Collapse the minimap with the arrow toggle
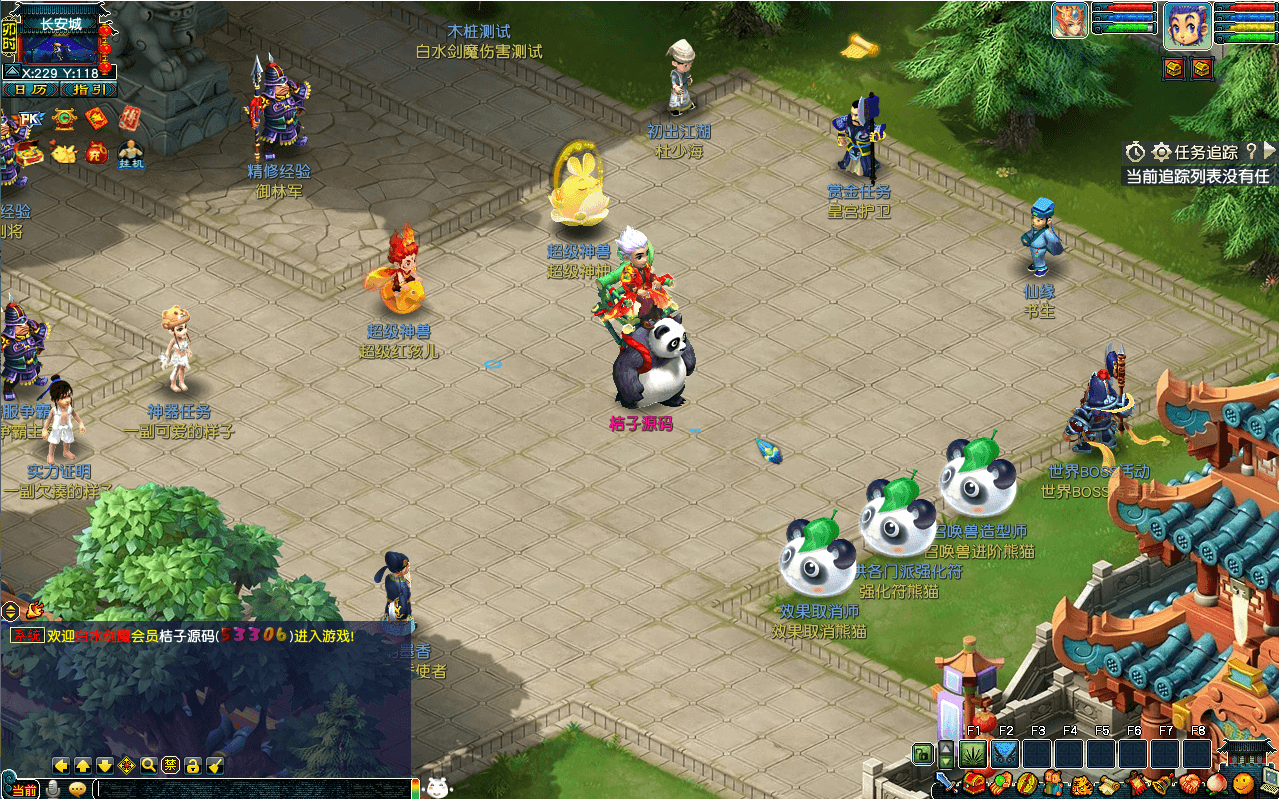Viewport: 1279px width, 799px height. coord(11,72)
